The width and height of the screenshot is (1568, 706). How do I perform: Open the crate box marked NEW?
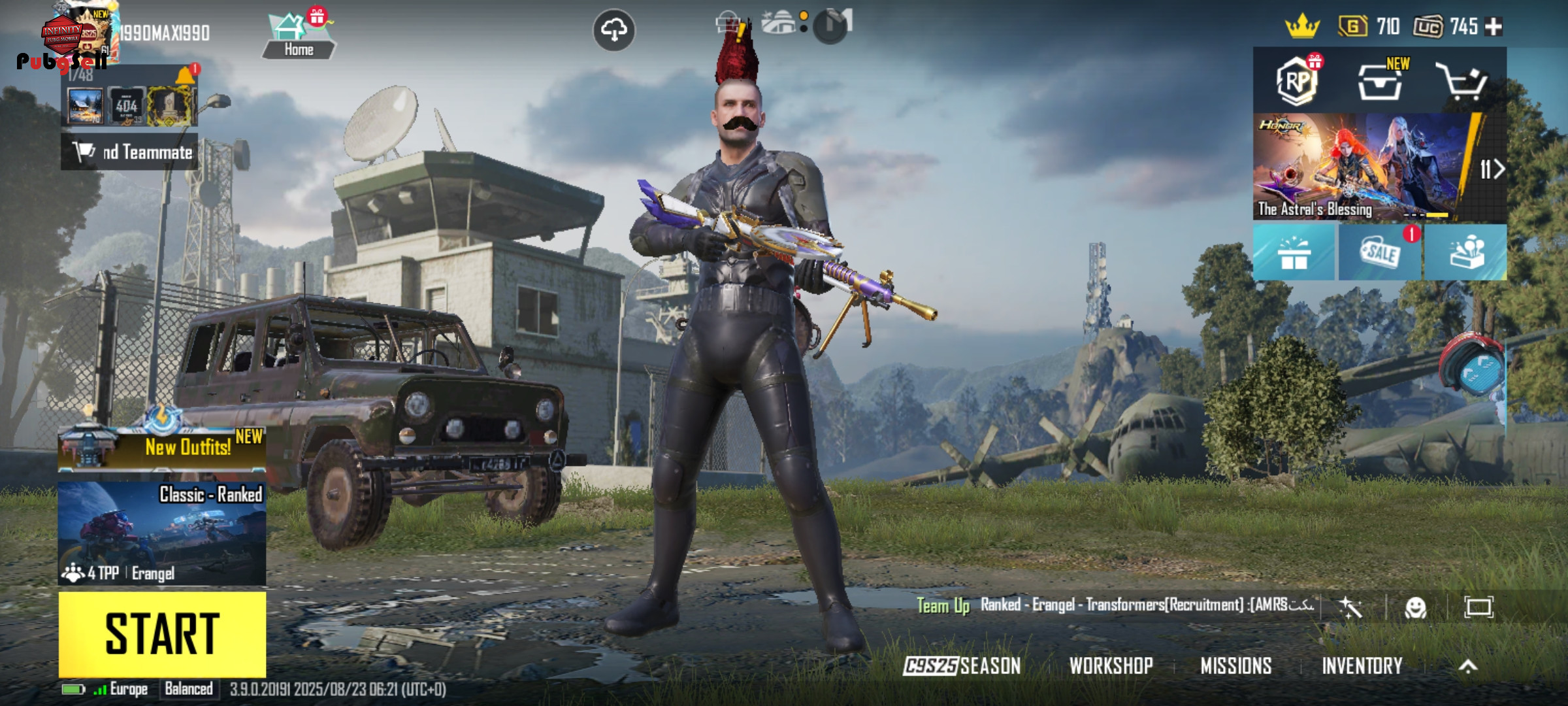[1380, 82]
